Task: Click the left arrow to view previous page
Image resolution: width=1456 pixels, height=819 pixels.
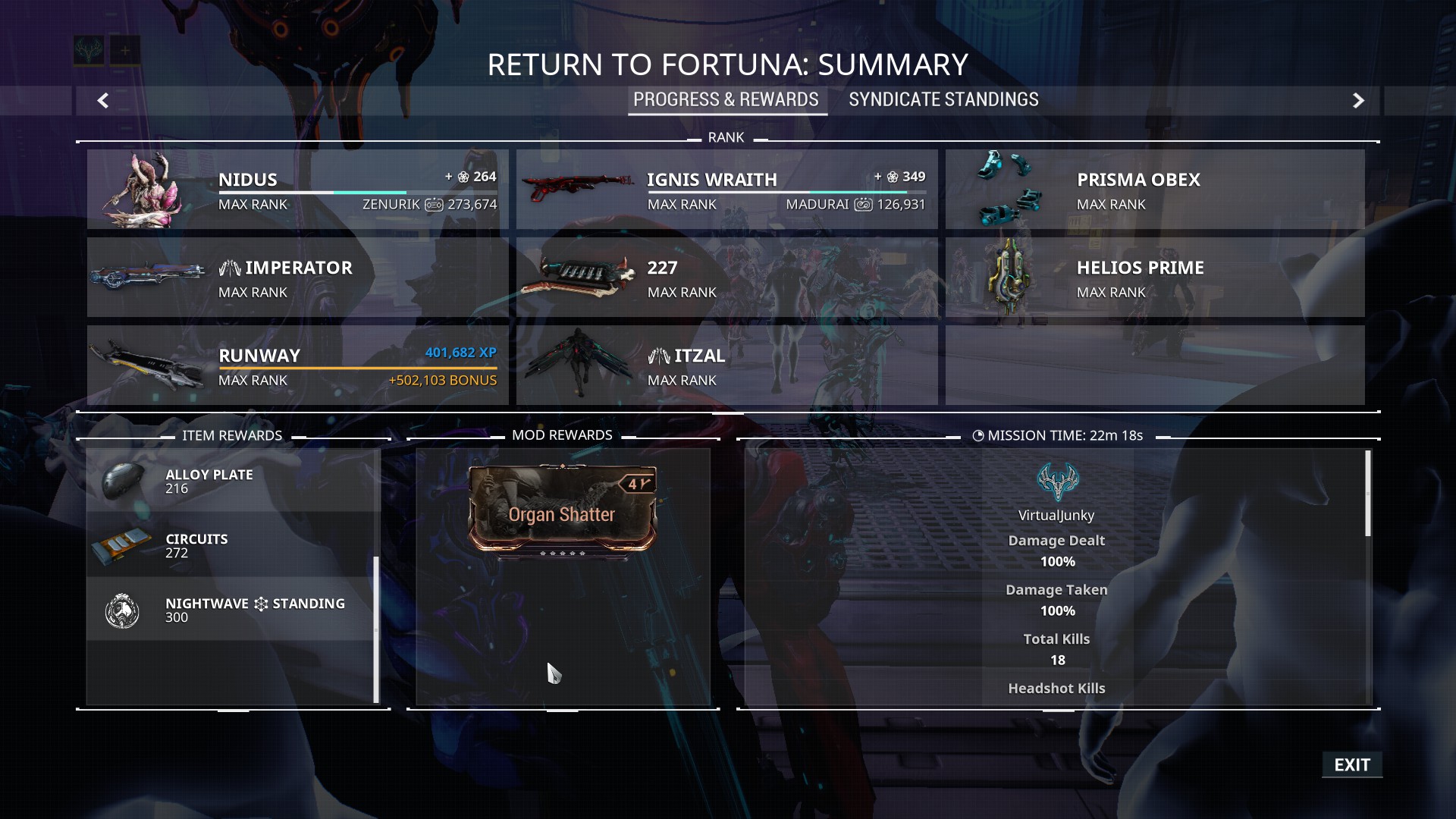Action: point(103,101)
